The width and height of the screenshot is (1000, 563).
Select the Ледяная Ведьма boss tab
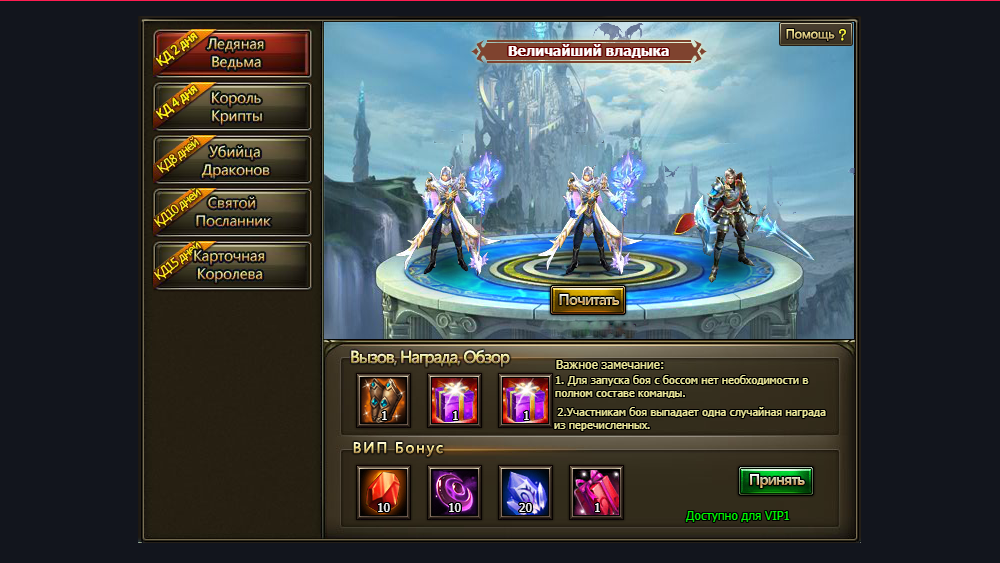(x=233, y=53)
